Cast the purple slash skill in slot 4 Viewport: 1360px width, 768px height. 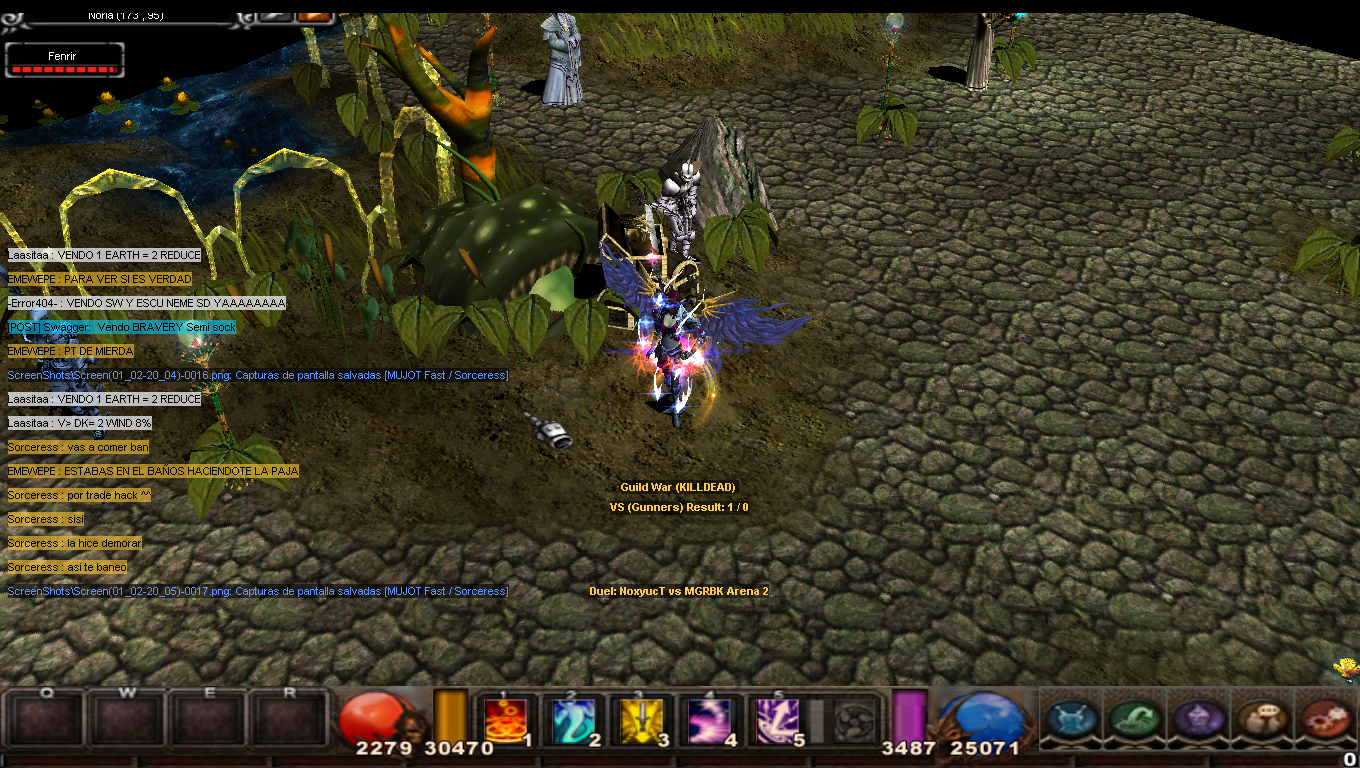710,720
